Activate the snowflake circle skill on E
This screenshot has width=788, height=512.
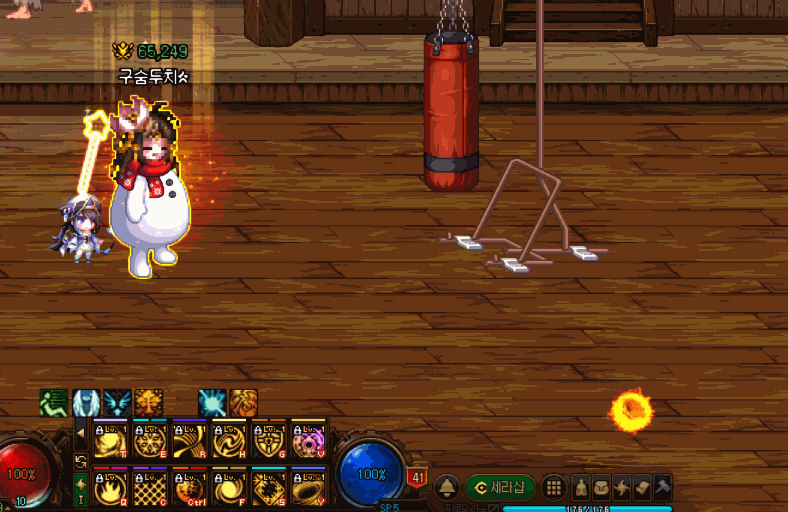(150, 439)
